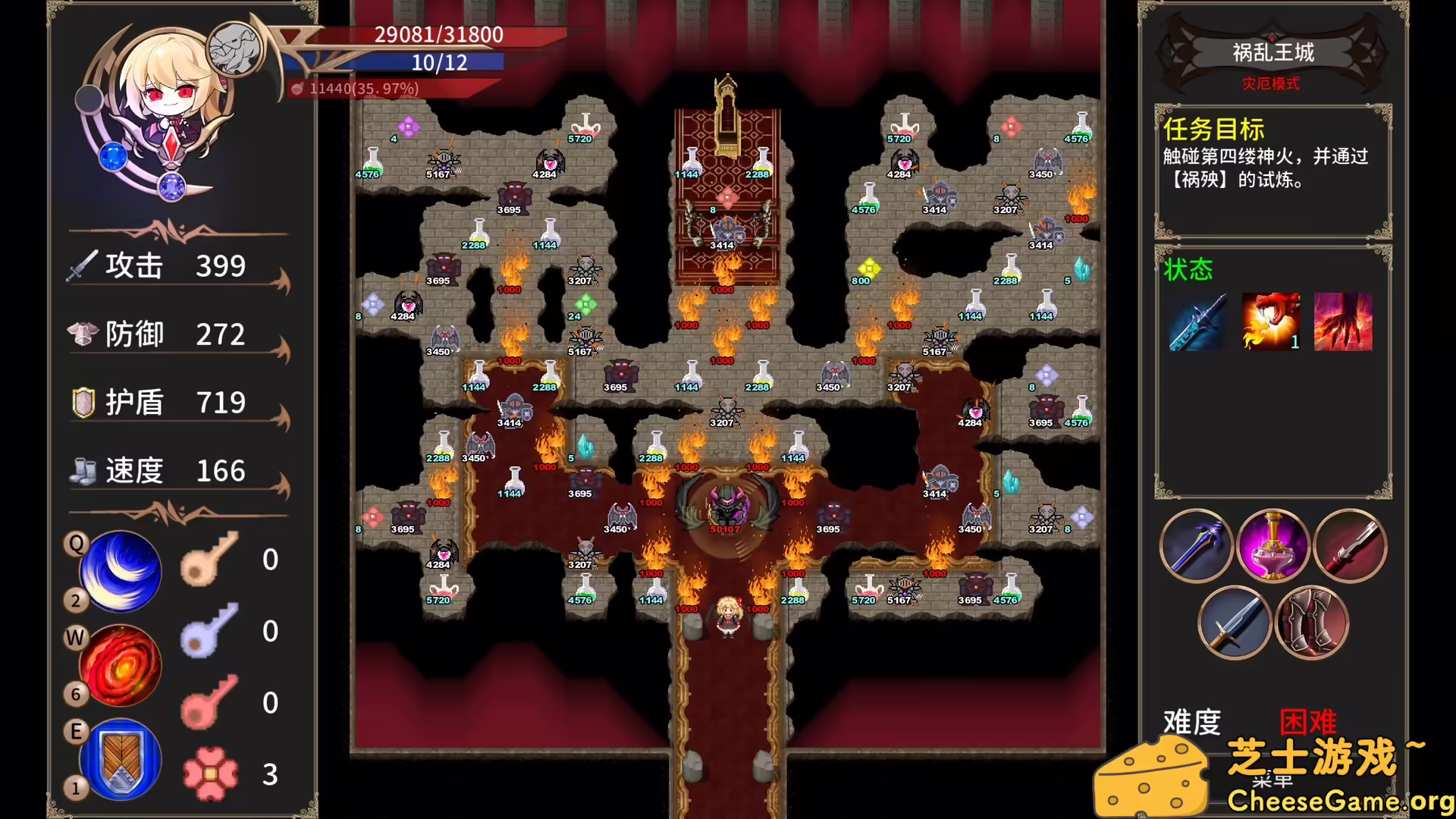Click the frost sword status buff icon
Viewport: 1456px width, 819px height.
pyautogui.click(x=1197, y=322)
